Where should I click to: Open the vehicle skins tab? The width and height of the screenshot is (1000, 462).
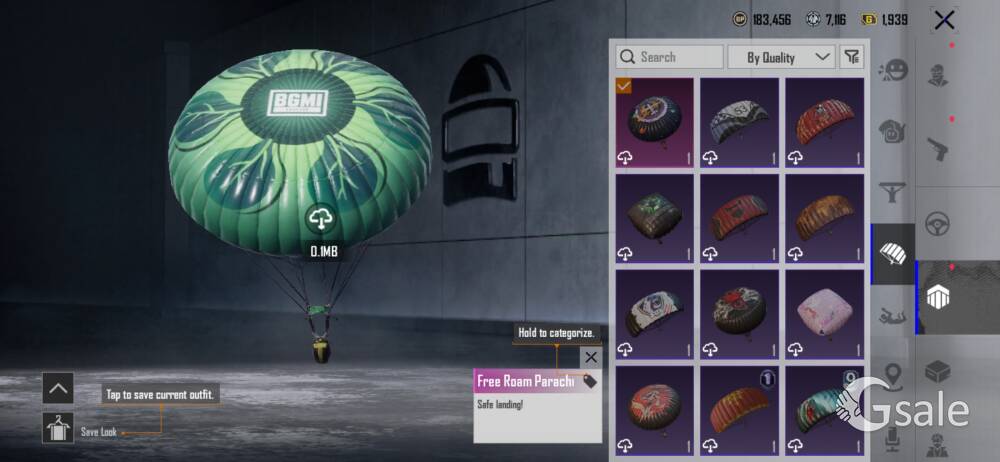[x=938, y=223]
